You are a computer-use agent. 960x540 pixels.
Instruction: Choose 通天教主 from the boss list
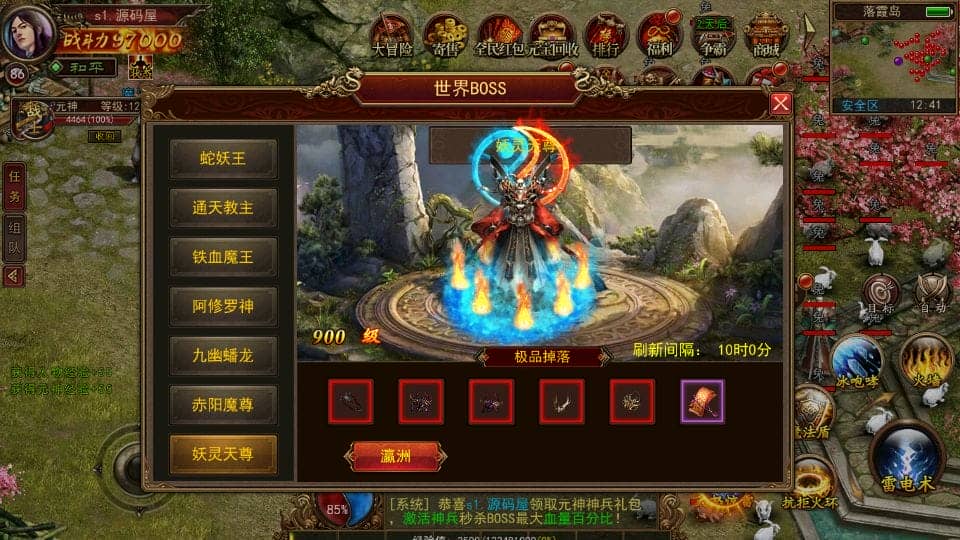click(x=223, y=208)
